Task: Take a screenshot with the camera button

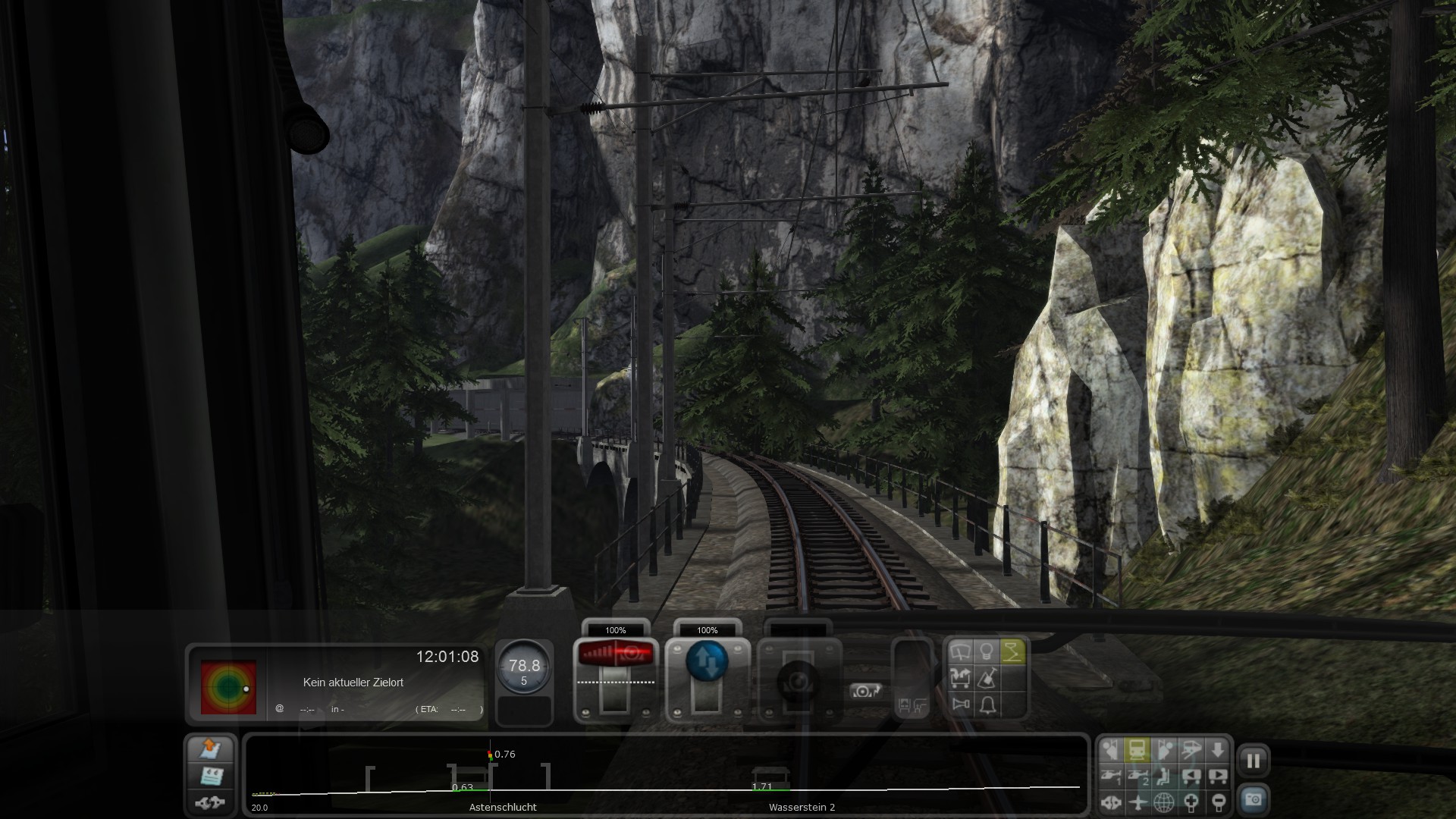Action: tap(1253, 799)
